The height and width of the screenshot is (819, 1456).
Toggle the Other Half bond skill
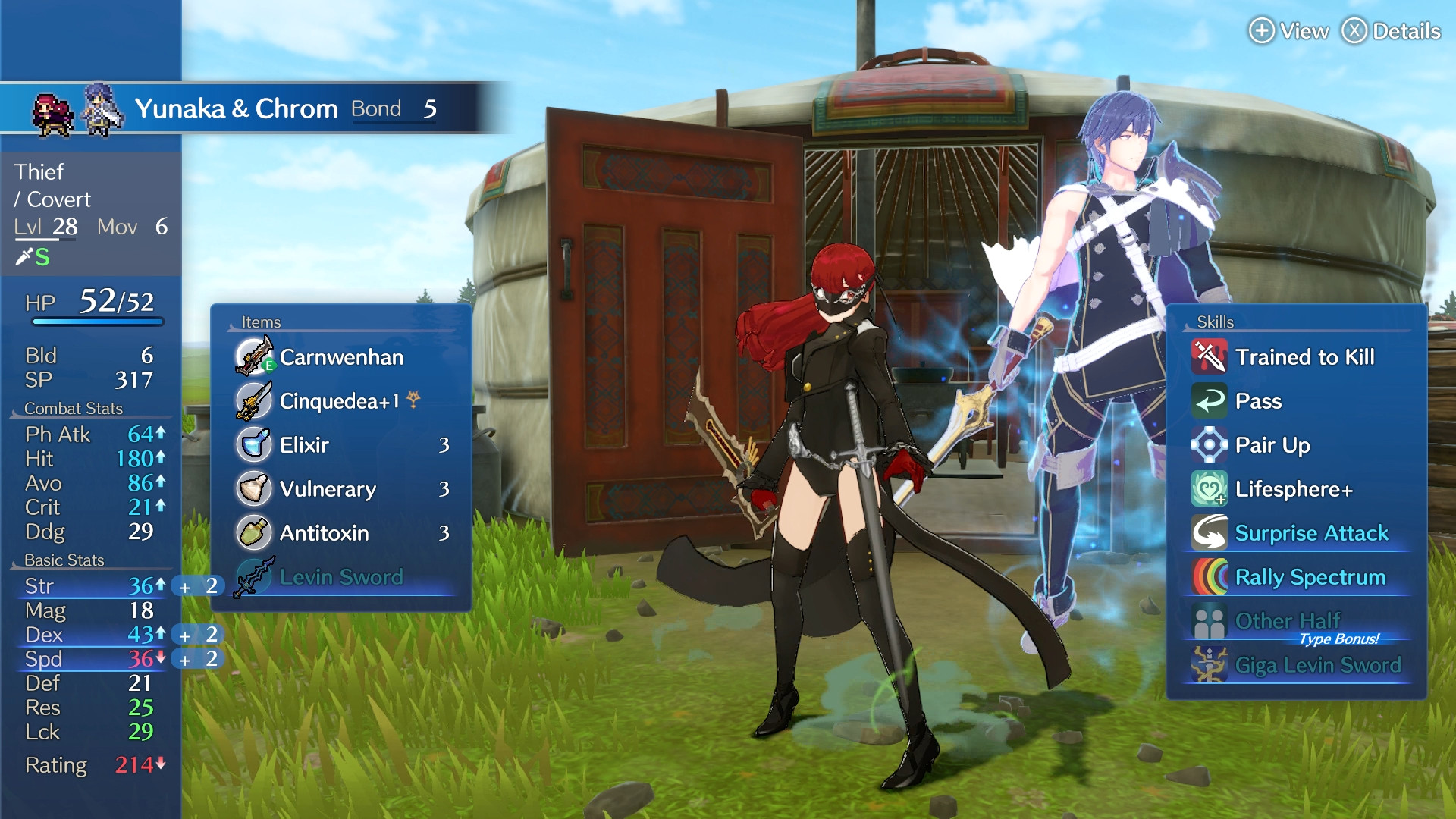point(1209,620)
